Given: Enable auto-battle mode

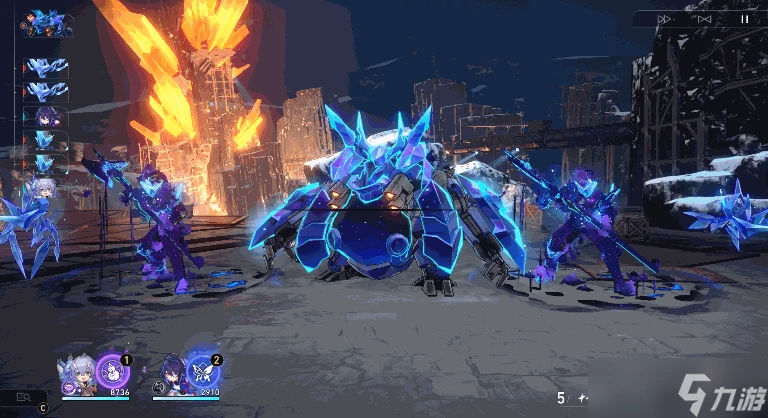Looking at the screenshot, I should point(704,18).
